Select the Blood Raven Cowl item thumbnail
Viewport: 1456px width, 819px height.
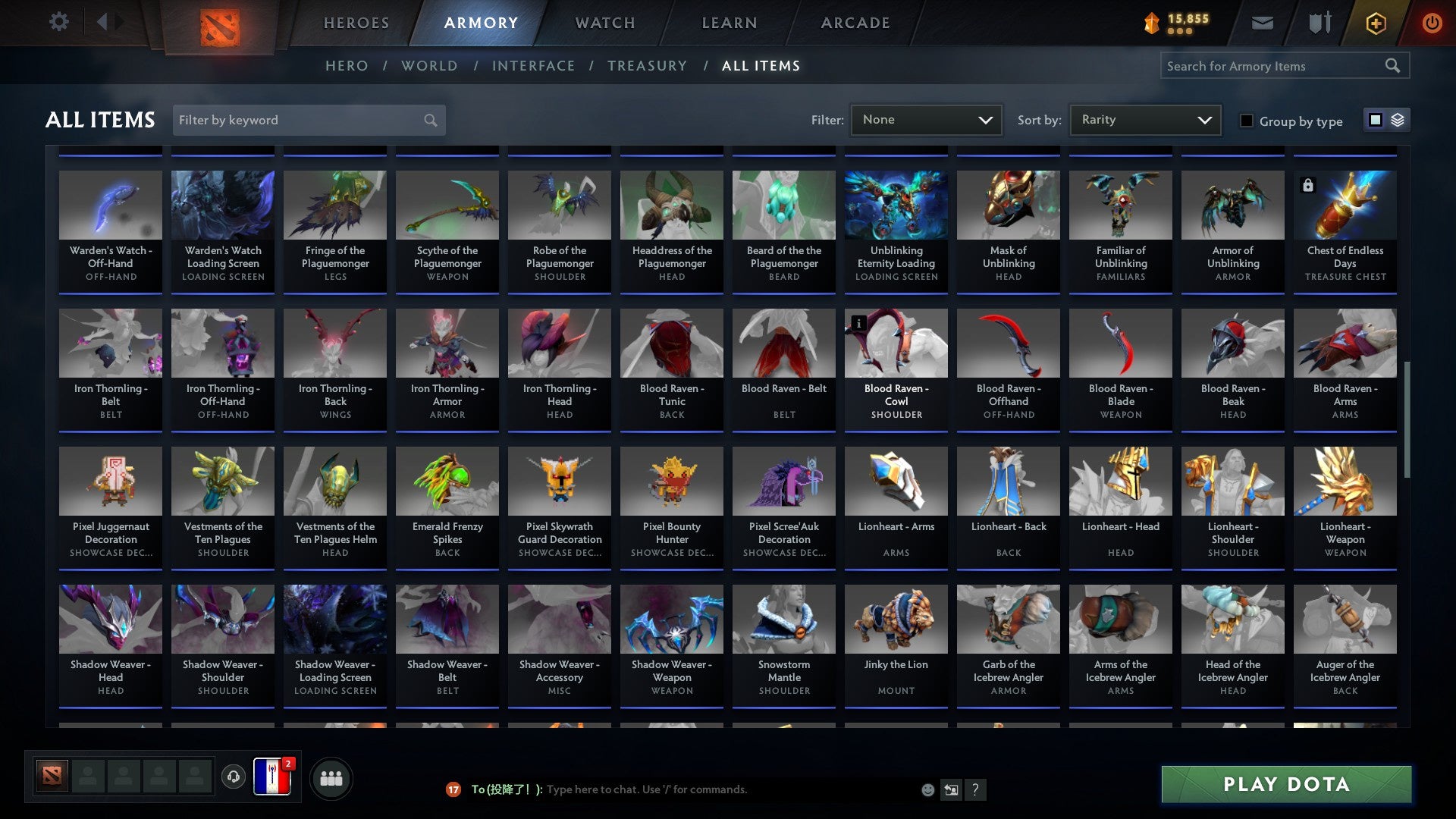pos(896,343)
